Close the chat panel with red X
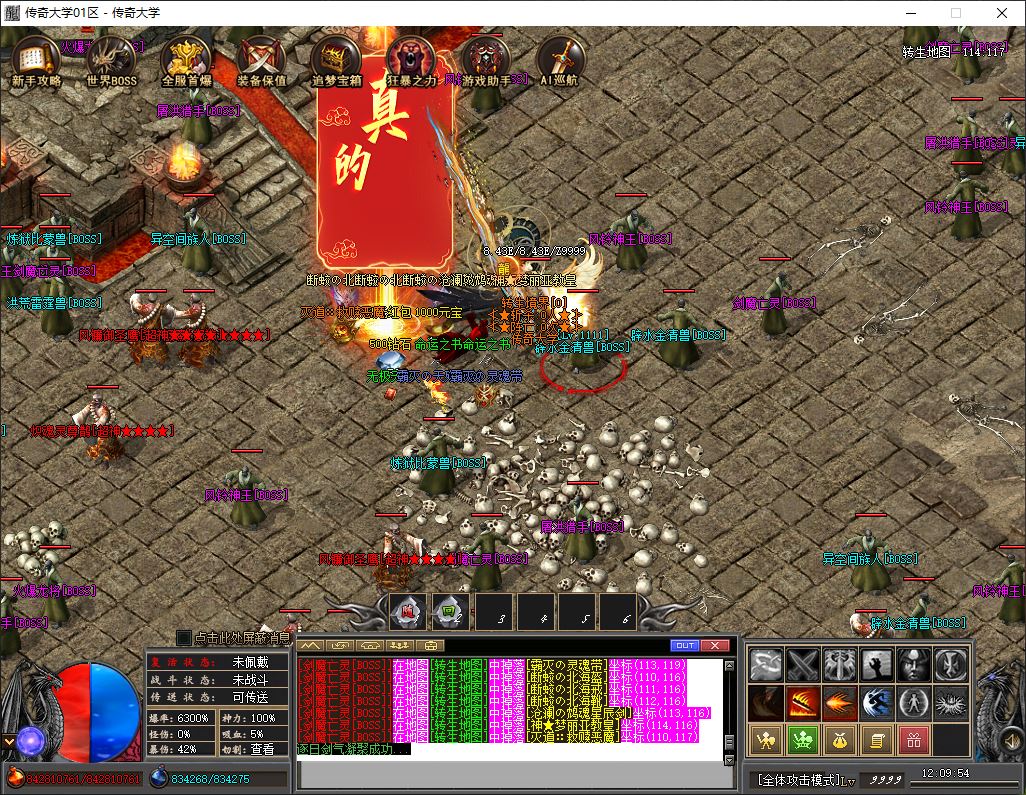The width and height of the screenshot is (1026, 795). [x=714, y=645]
